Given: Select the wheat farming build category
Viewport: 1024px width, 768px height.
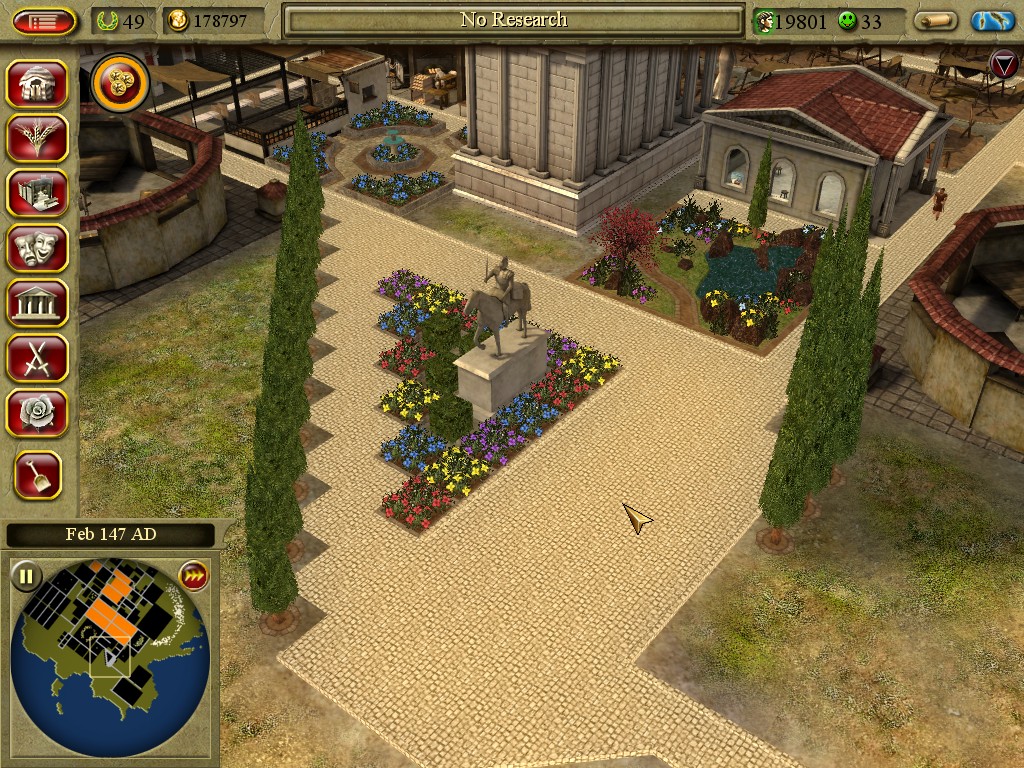Looking at the screenshot, I should click(37, 138).
